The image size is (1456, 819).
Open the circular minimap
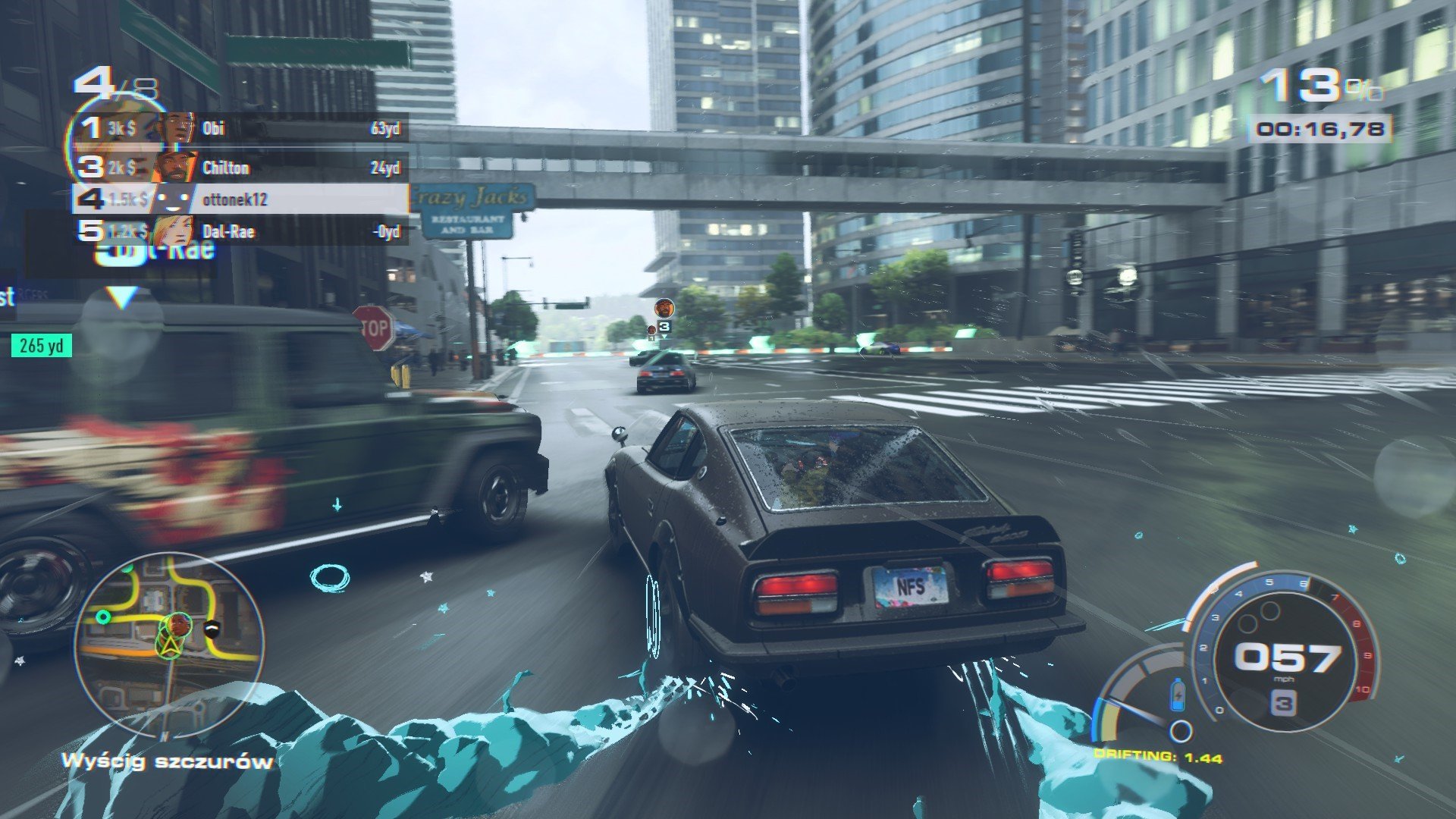[x=168, y=646]
